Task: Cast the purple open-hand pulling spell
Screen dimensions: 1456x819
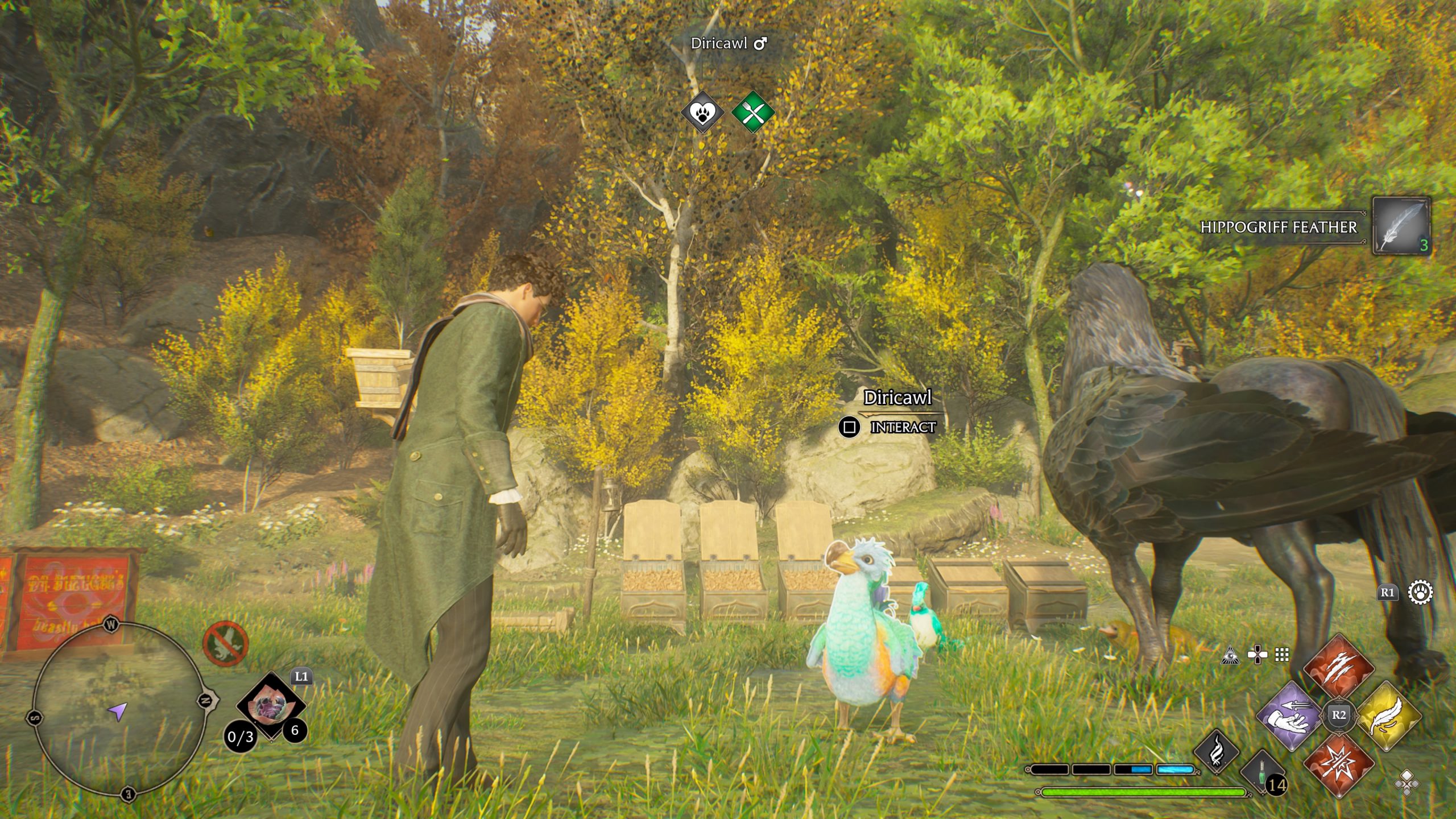Action: click(1289, 715)
